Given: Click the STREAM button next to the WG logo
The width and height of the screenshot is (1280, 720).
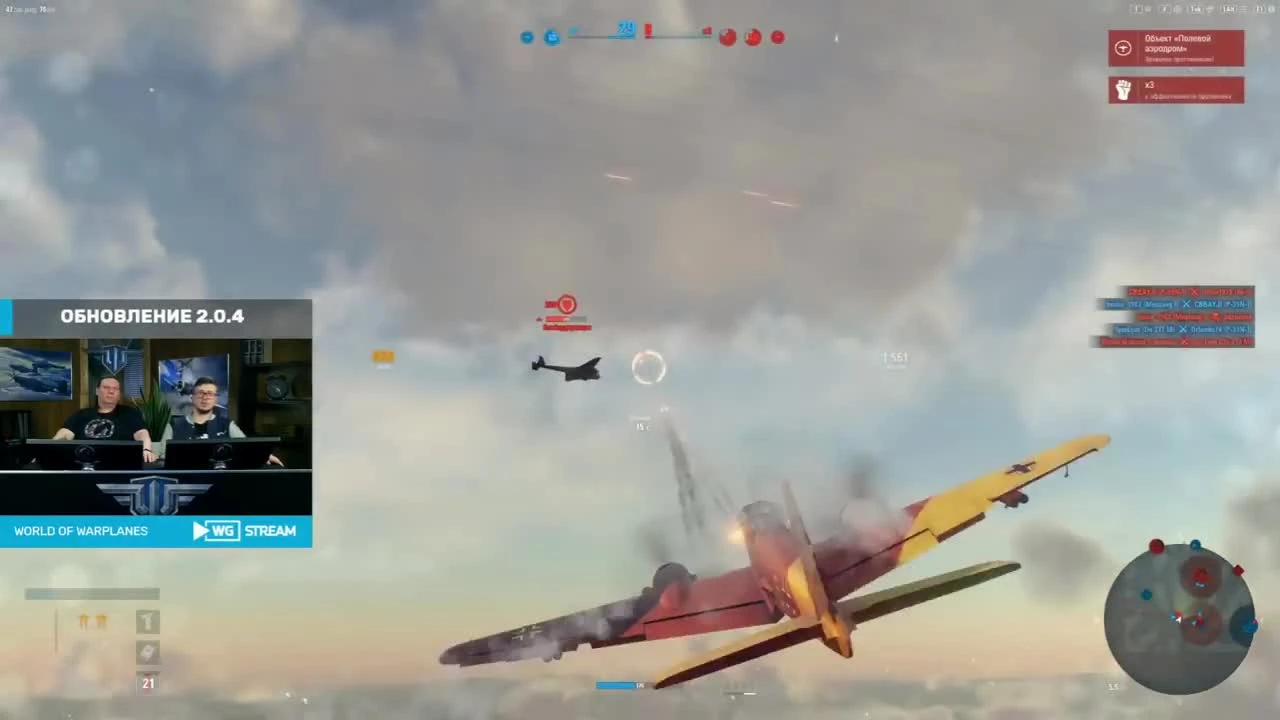Looking at the screenshot, I should point(270,530).
